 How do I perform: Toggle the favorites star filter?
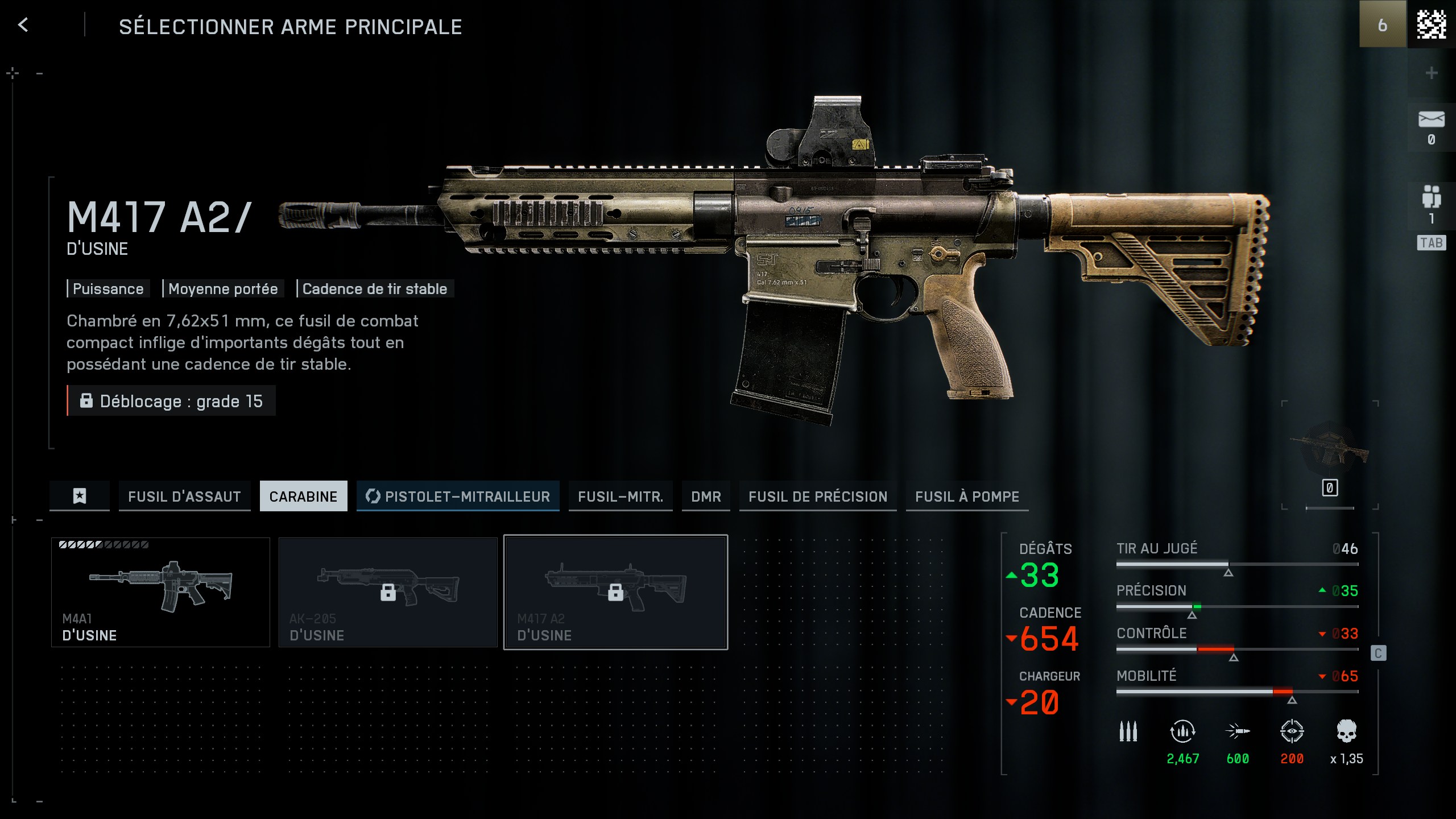coord(79,496)
